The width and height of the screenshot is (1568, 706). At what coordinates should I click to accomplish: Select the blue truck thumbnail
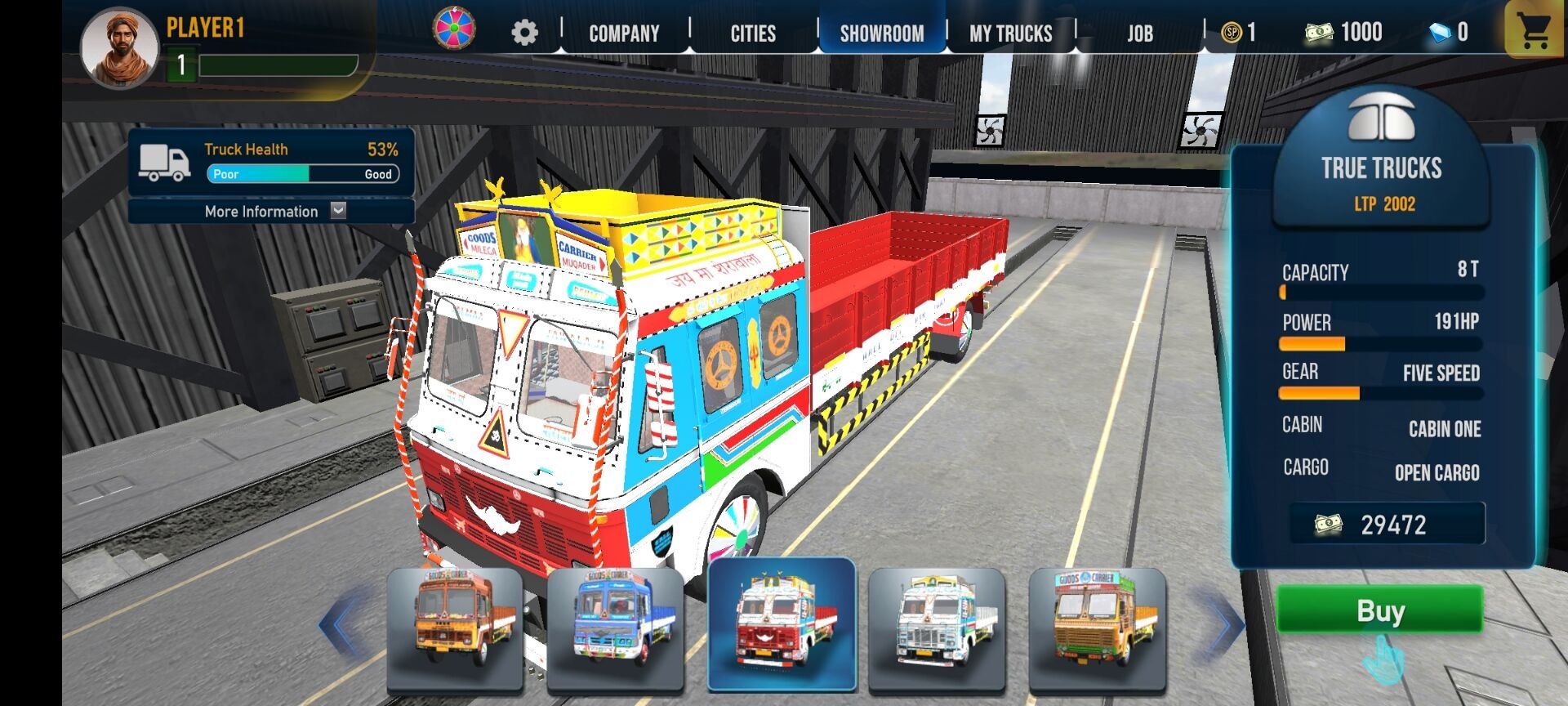(x=615, y=627)
